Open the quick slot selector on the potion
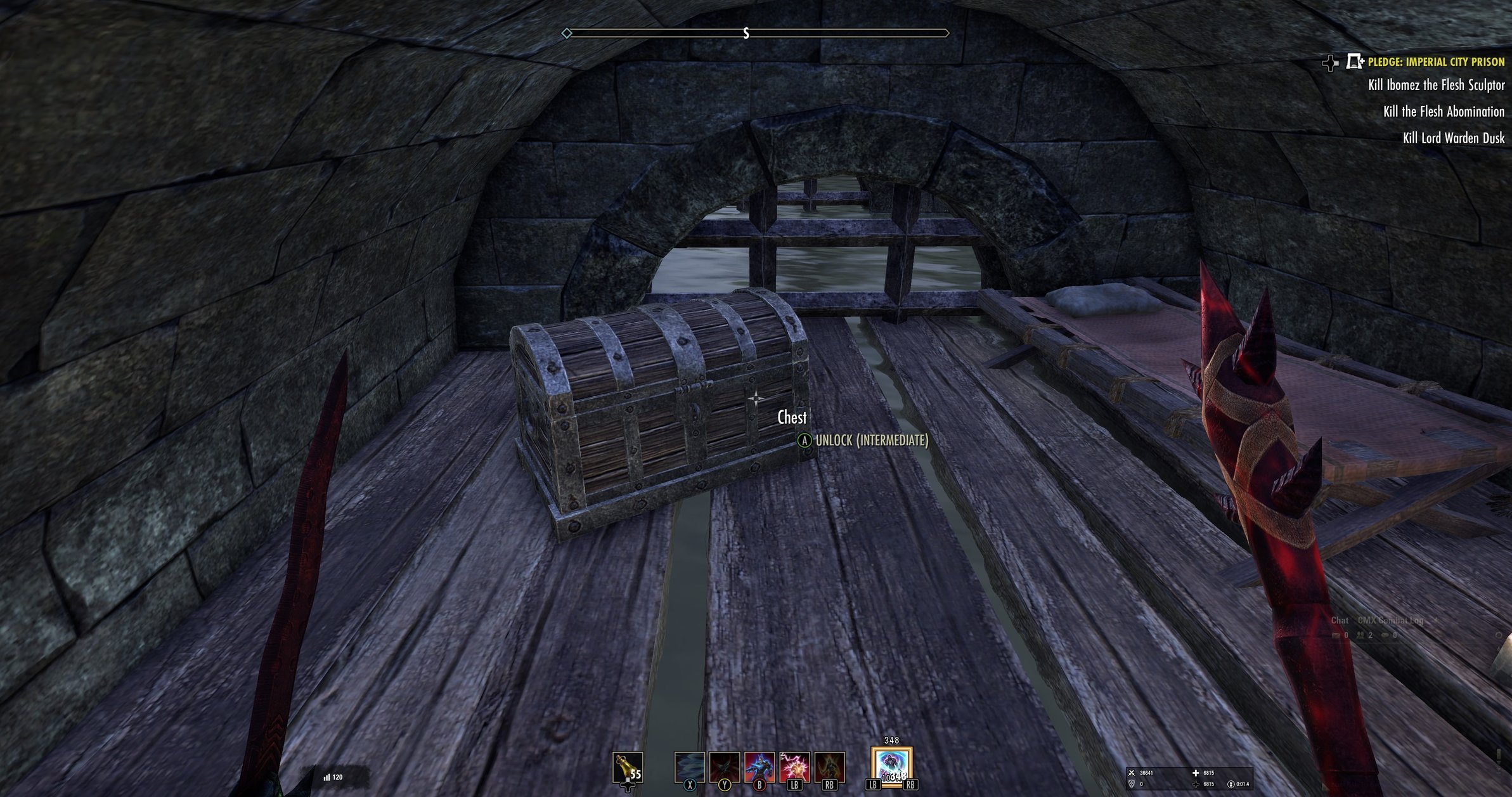 (x=628, y=786)
